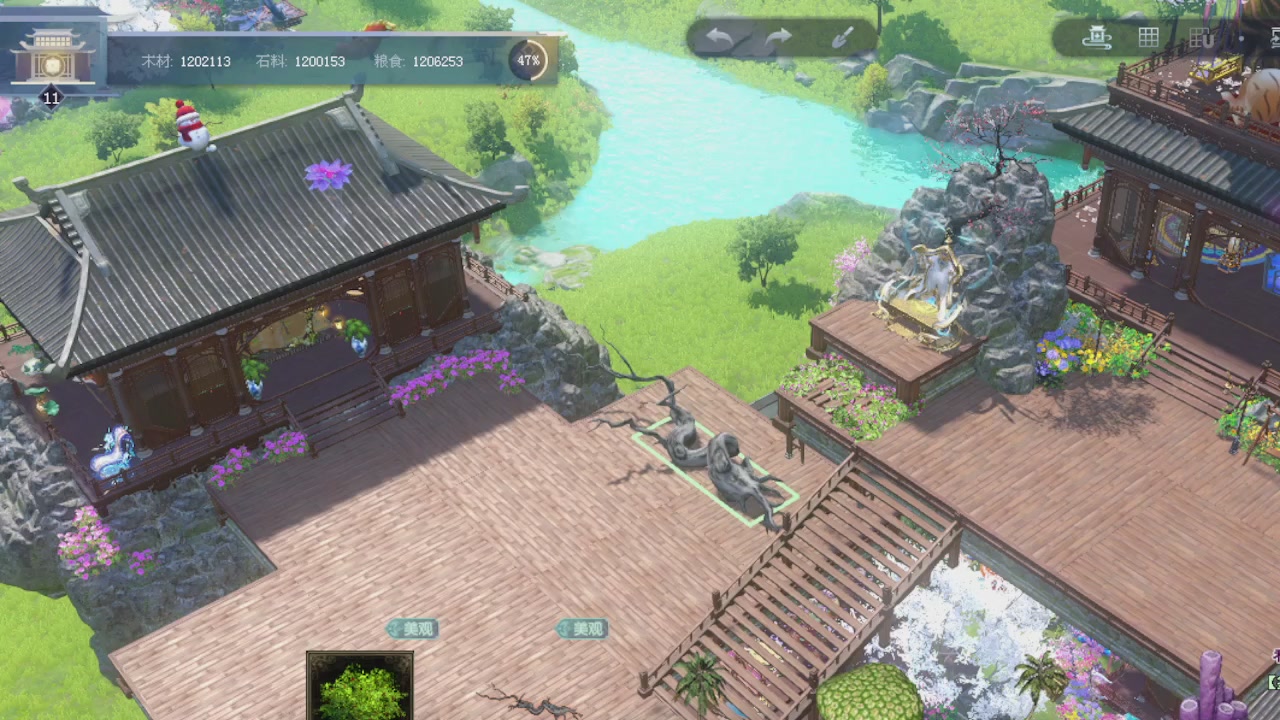Select the shovel removal tool
The height and width of the screenshot is (720, 1280).
click(x=842, y=38)
